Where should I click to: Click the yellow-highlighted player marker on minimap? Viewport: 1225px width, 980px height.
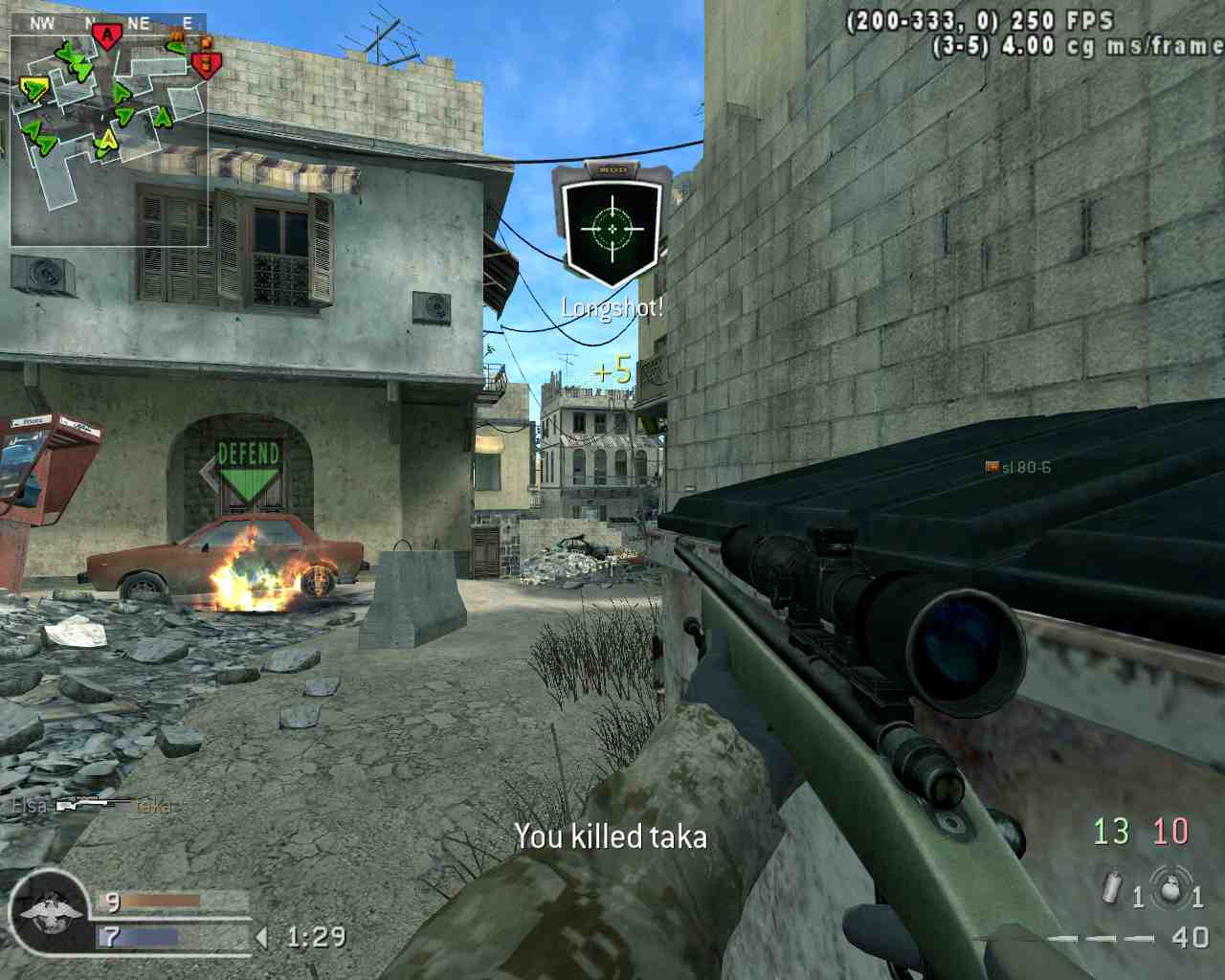pos(33,90)
